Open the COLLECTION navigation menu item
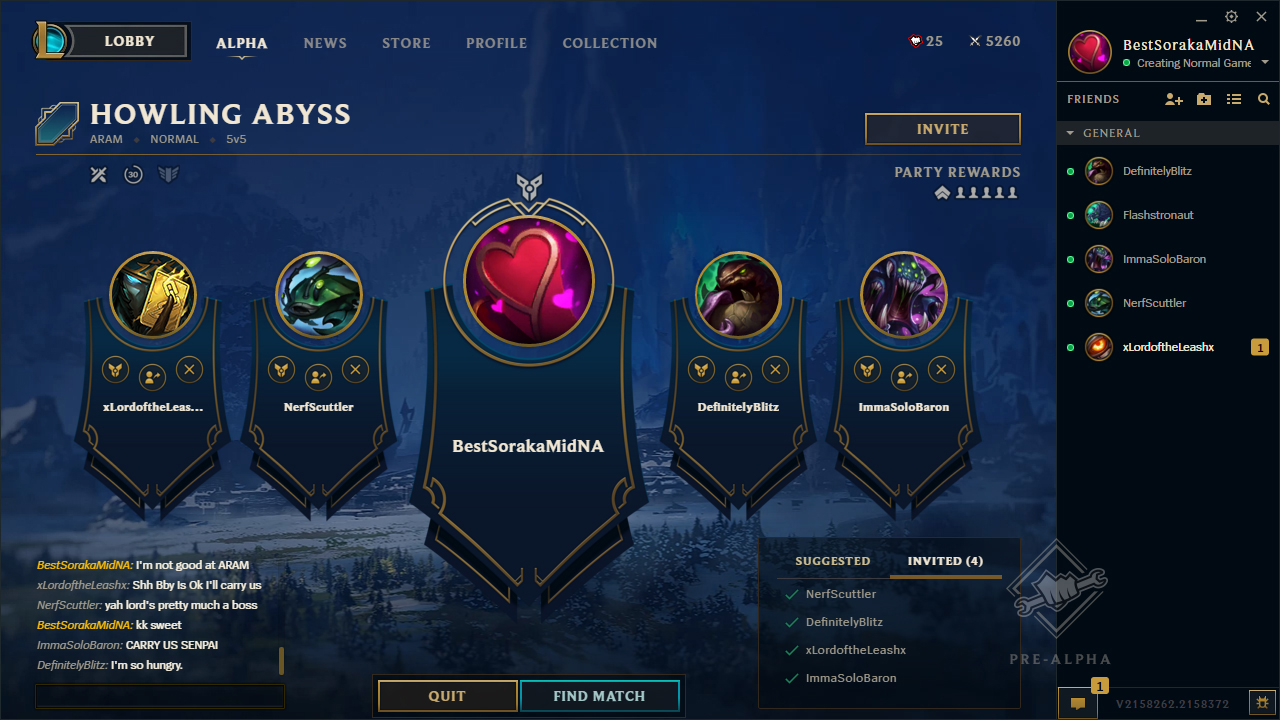This screenshot has height=720, width=1280. [609, 43]
